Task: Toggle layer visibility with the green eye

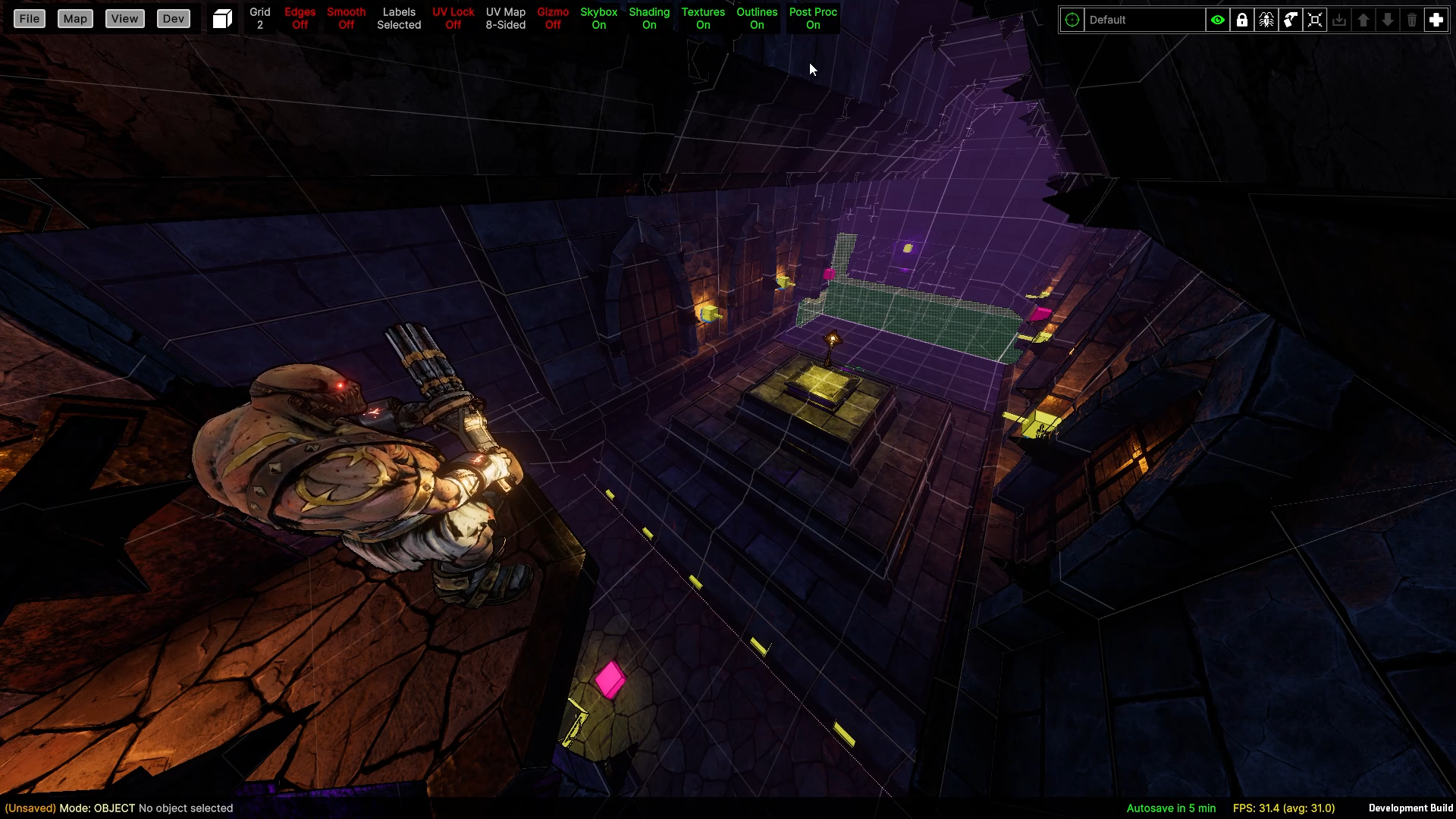Action: tap(1218, 20)
